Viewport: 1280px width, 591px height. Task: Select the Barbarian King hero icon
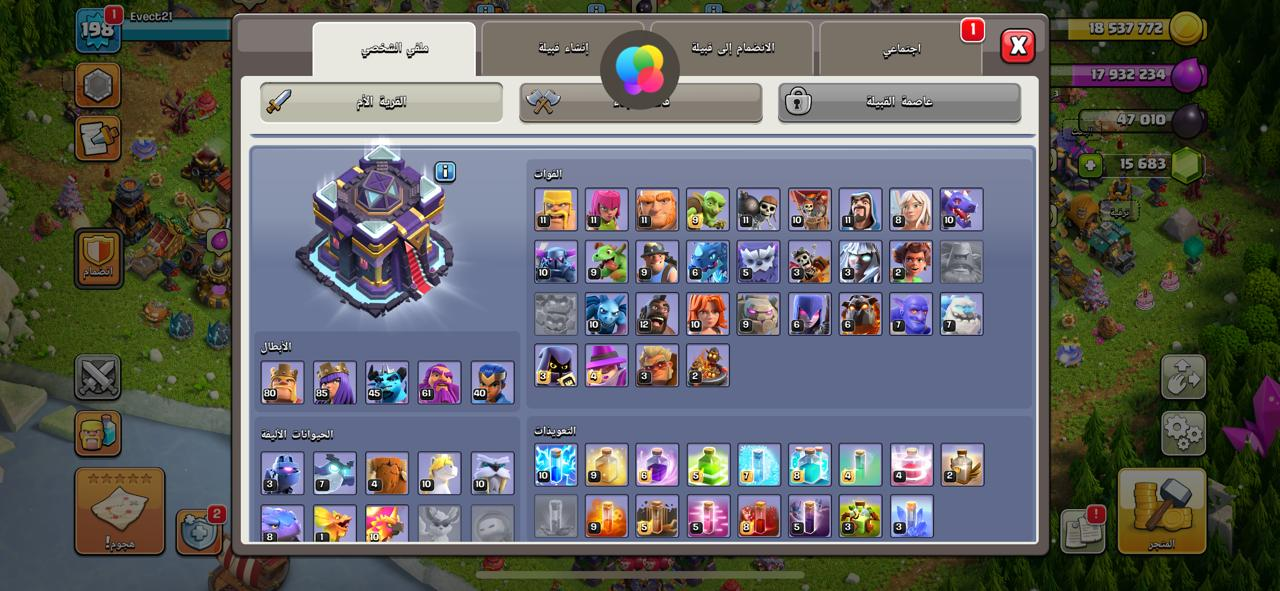[x=283, y=382]
